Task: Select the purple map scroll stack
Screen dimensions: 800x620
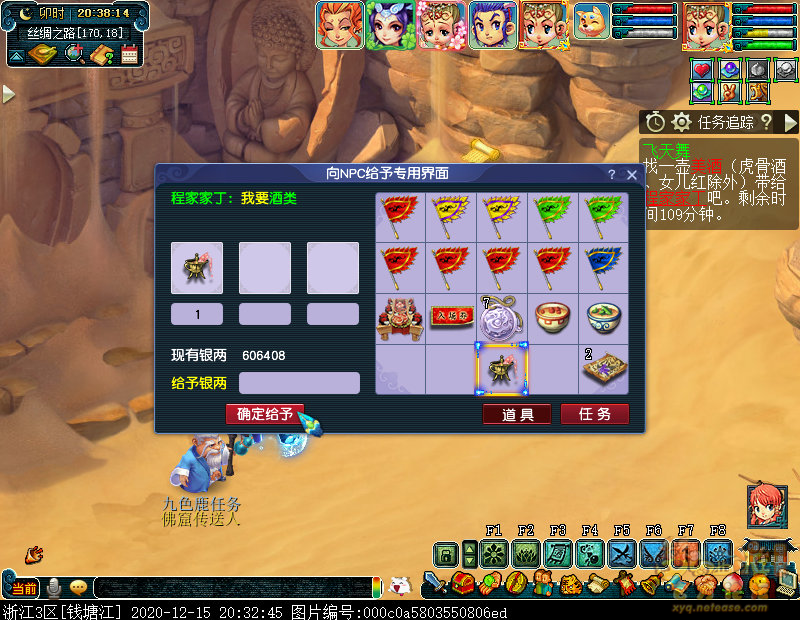Action: pyautogui.click(x=604, y=370)
